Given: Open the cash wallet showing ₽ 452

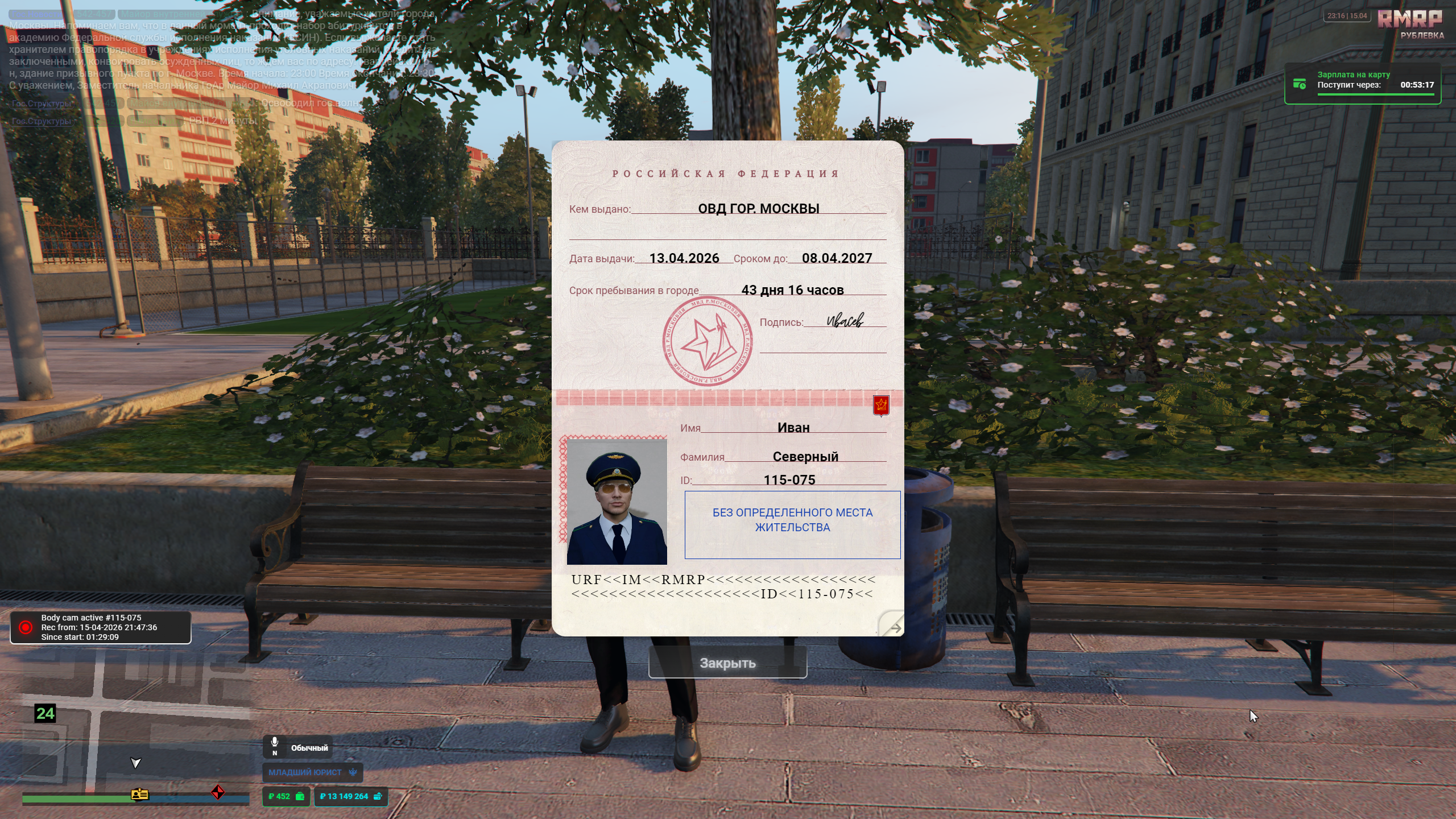Looking at the screenshot, I should coord(286,796).
